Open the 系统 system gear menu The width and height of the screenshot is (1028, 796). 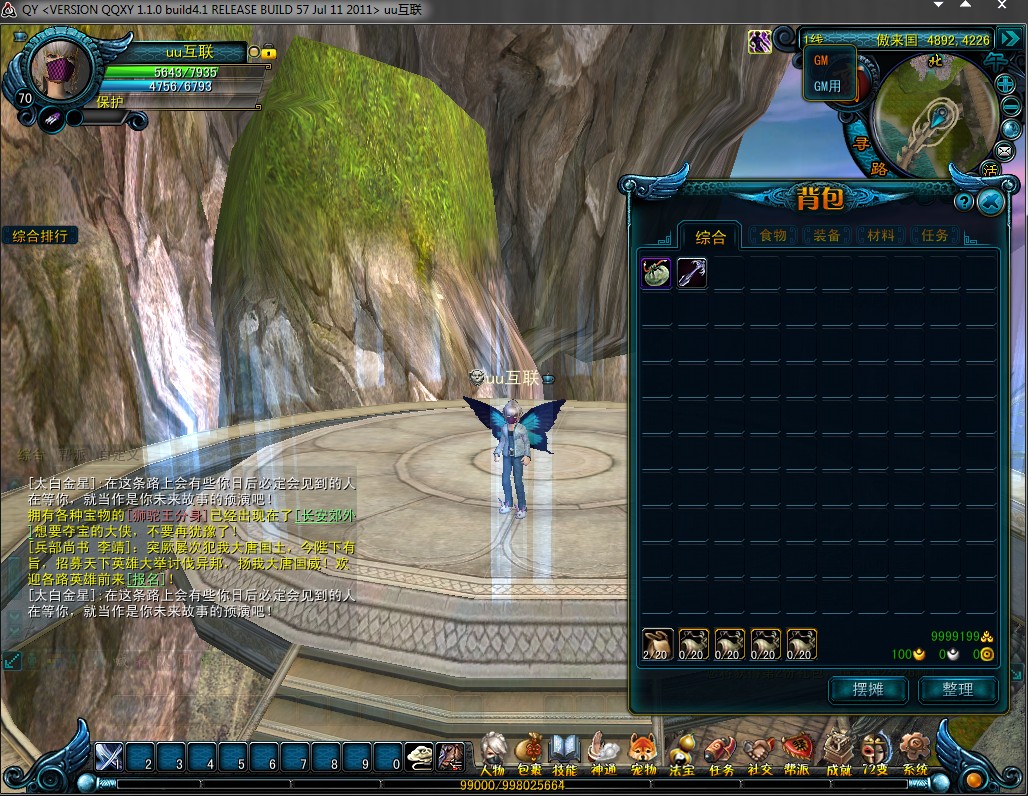914,752
